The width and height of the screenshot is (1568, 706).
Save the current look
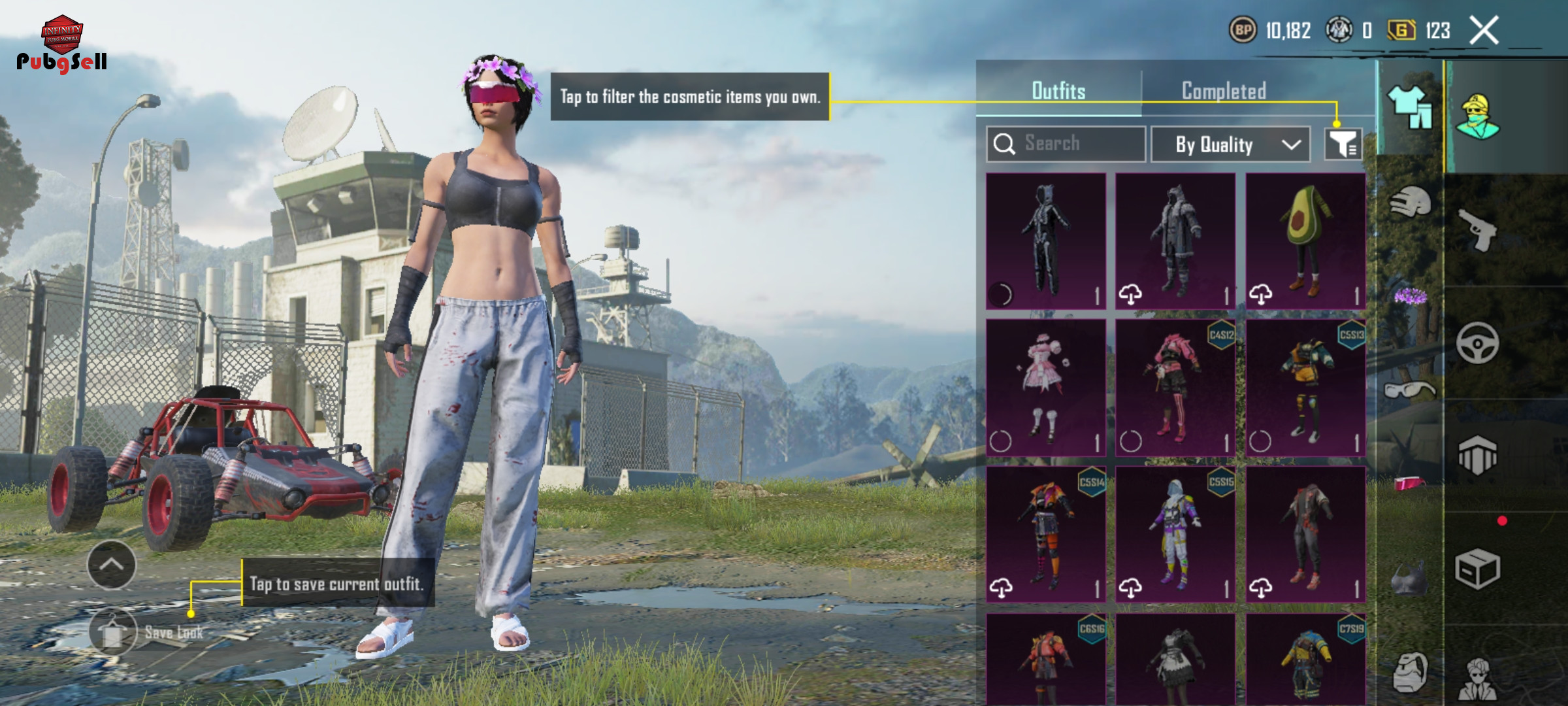[x=114, y=631]
